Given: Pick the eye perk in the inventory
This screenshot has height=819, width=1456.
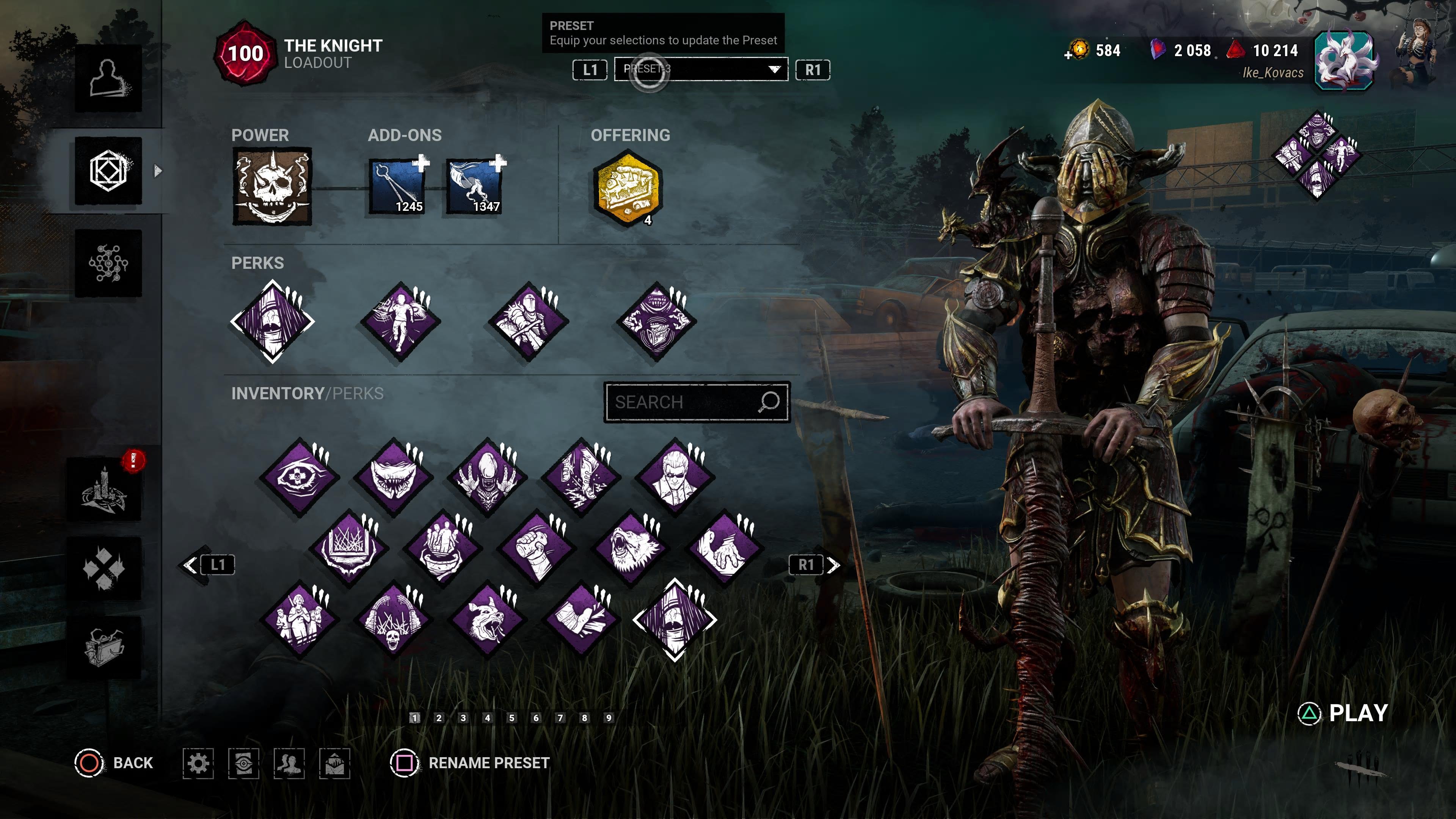Looking at the screenshot, I should pyautogui.click(x=299, y=477).
